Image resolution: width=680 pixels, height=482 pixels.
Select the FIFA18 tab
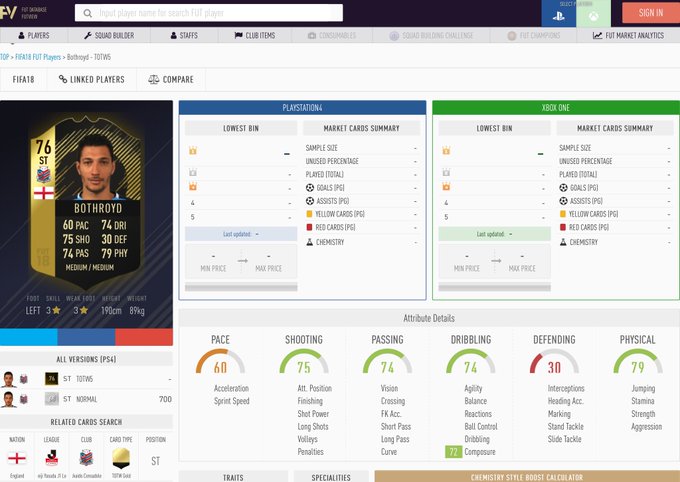click(24, 79)
